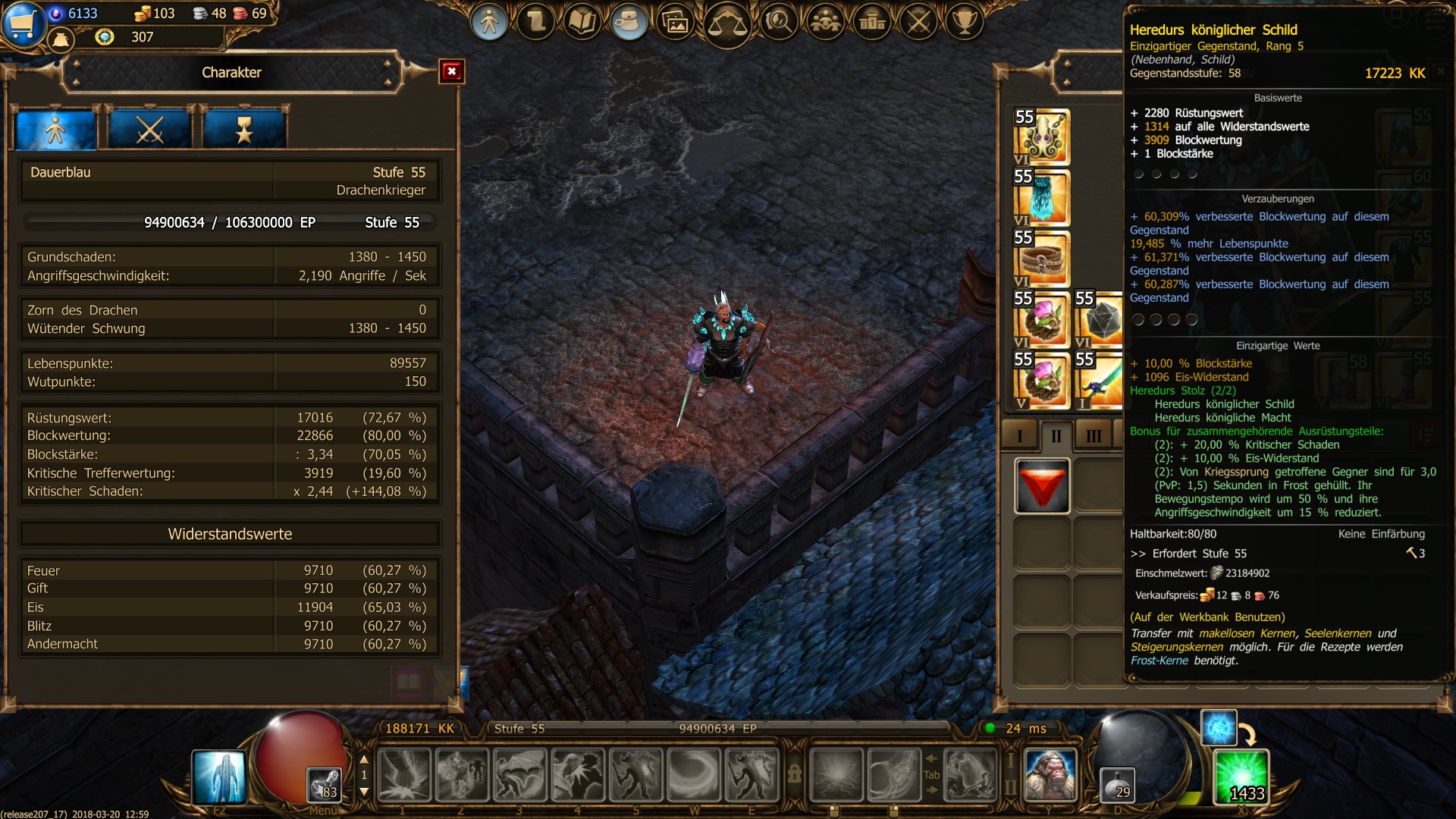
Task: Open the open-book menu icon
Action: (x=582, y=22)
